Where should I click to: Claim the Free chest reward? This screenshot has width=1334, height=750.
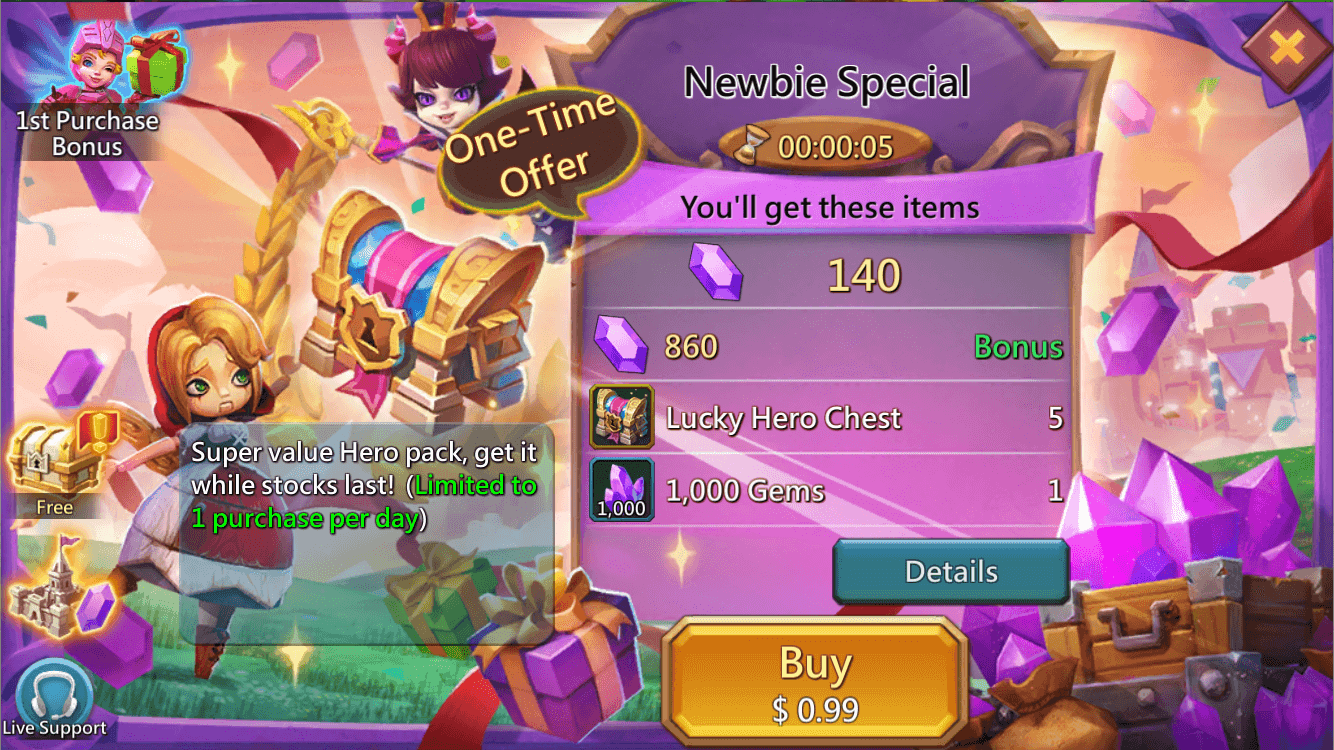point(55,460)
